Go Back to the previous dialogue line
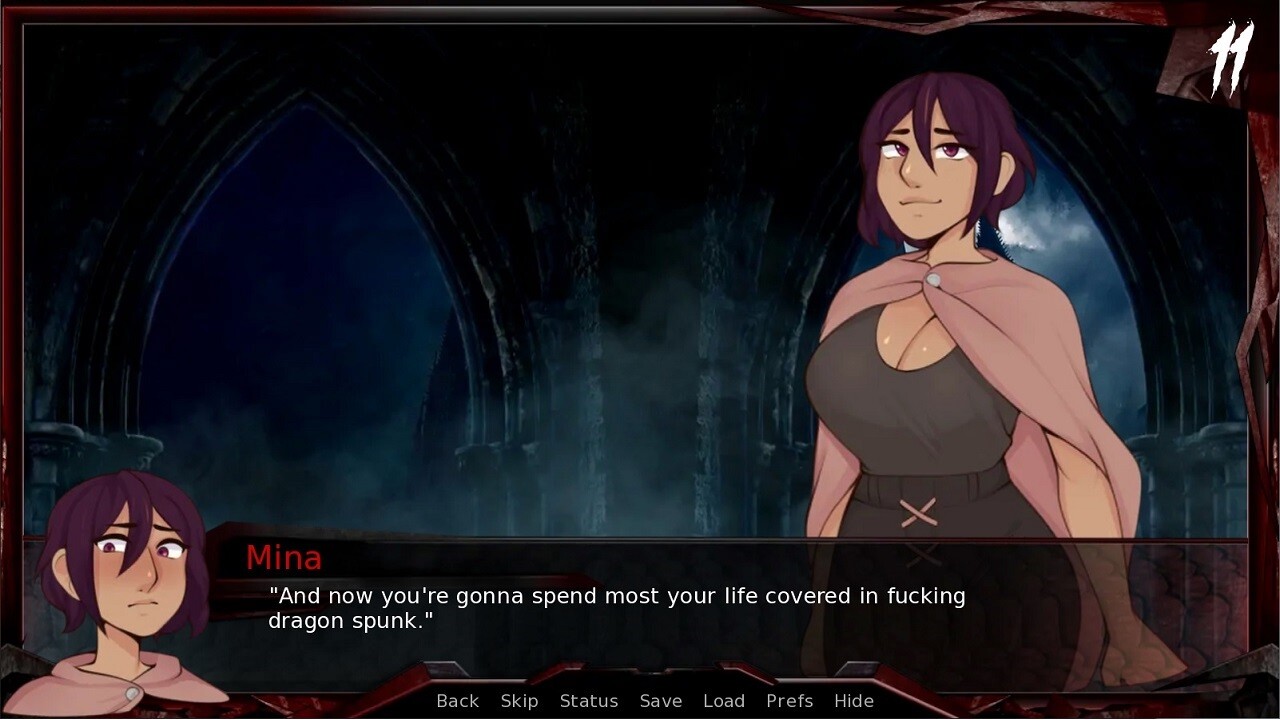 point(457,701)
